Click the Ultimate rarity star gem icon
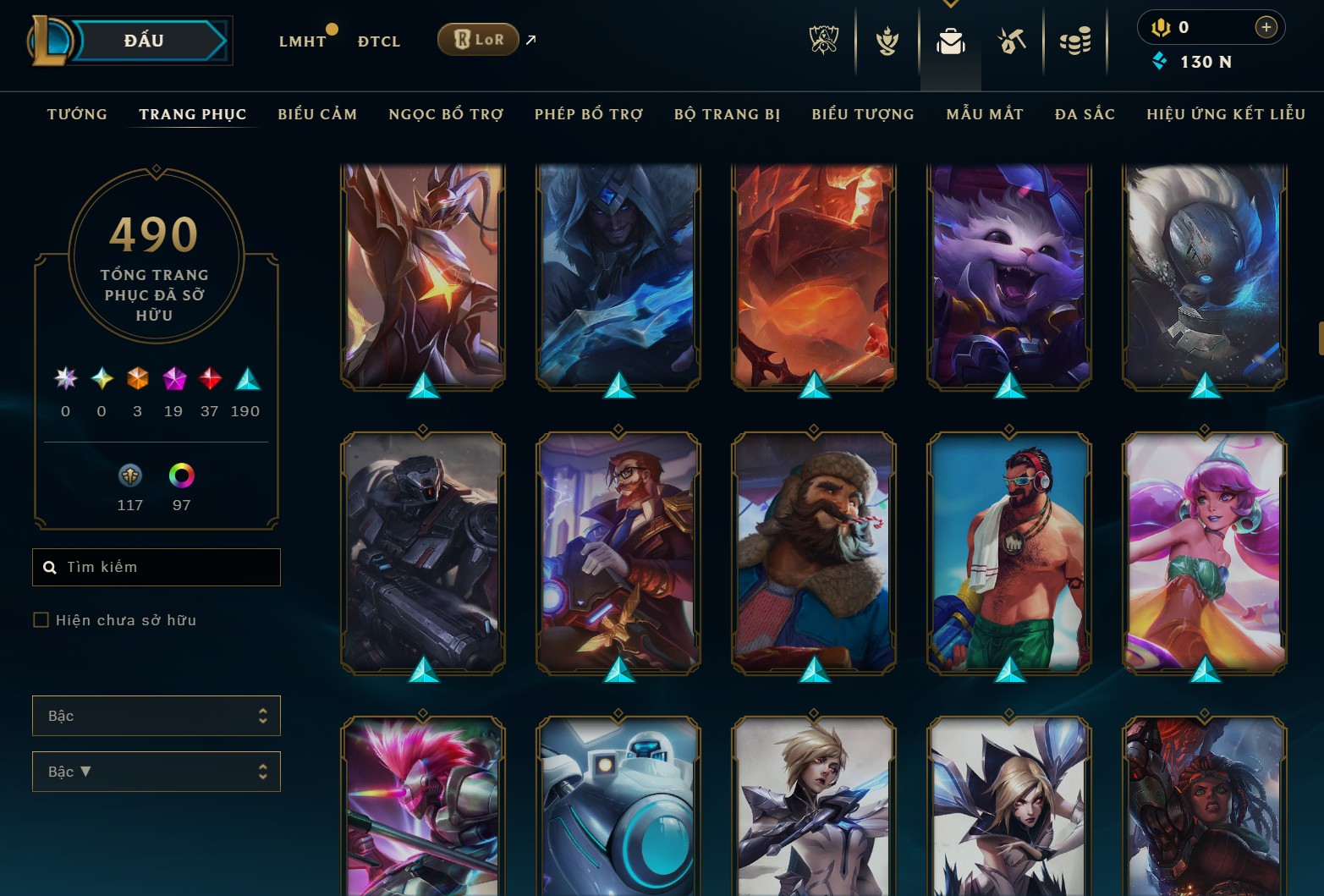The width and height of the screenshot is (1324, 896). coord(64,380)
